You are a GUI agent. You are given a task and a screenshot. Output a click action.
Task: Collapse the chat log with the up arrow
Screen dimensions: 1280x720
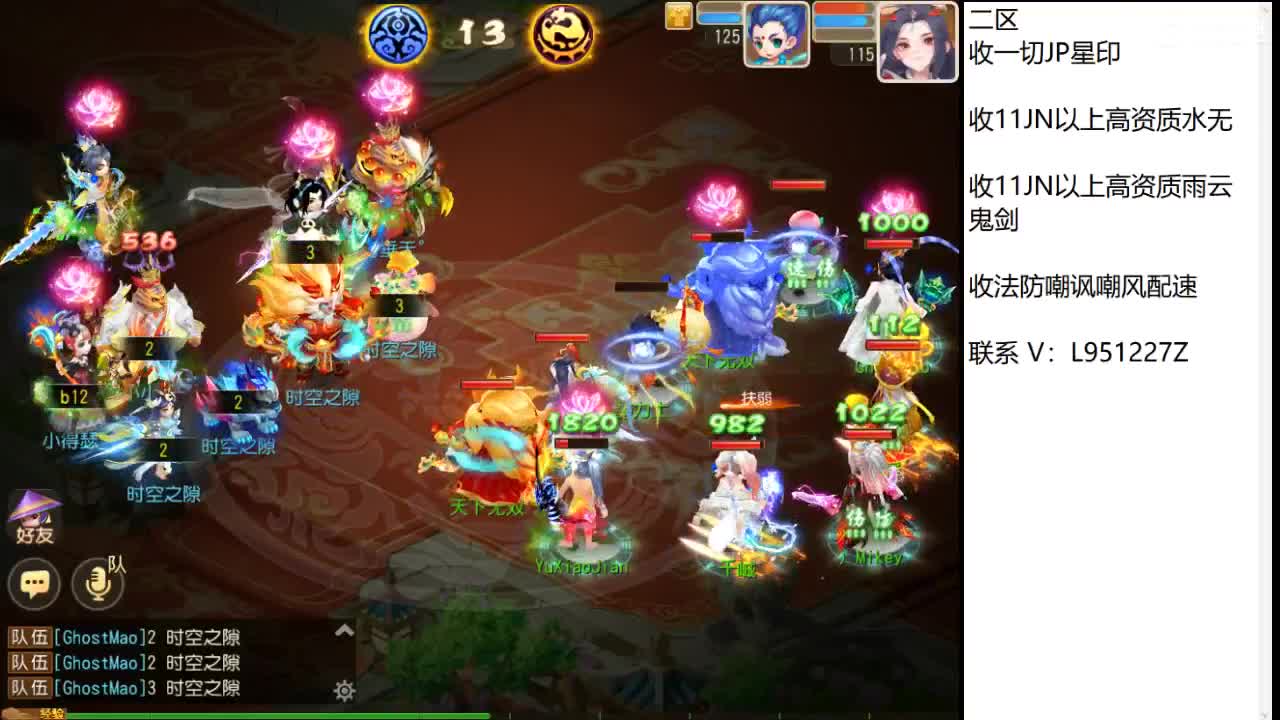pos(344,630)
